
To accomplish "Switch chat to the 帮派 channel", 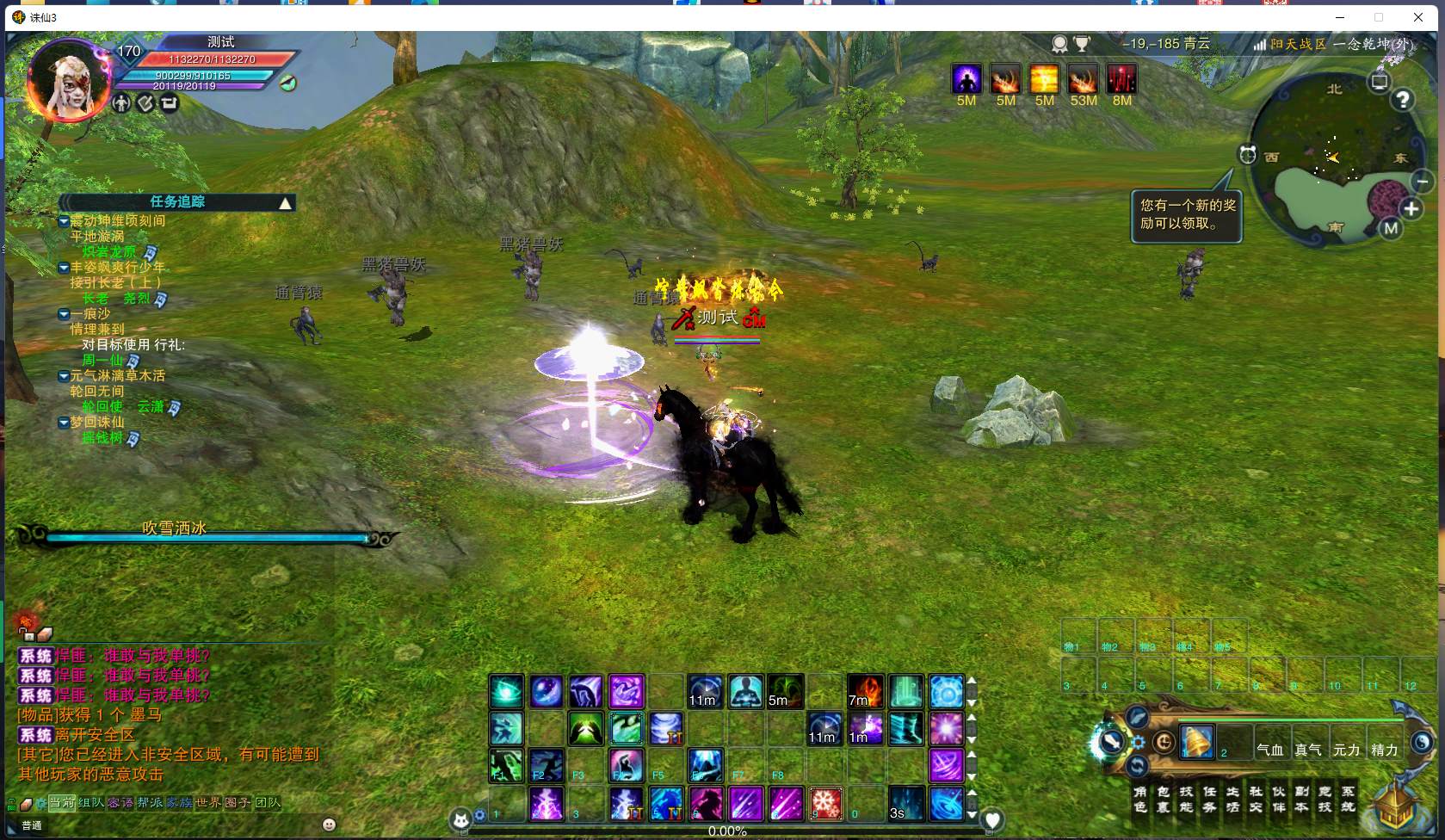I will click(150, 803).
